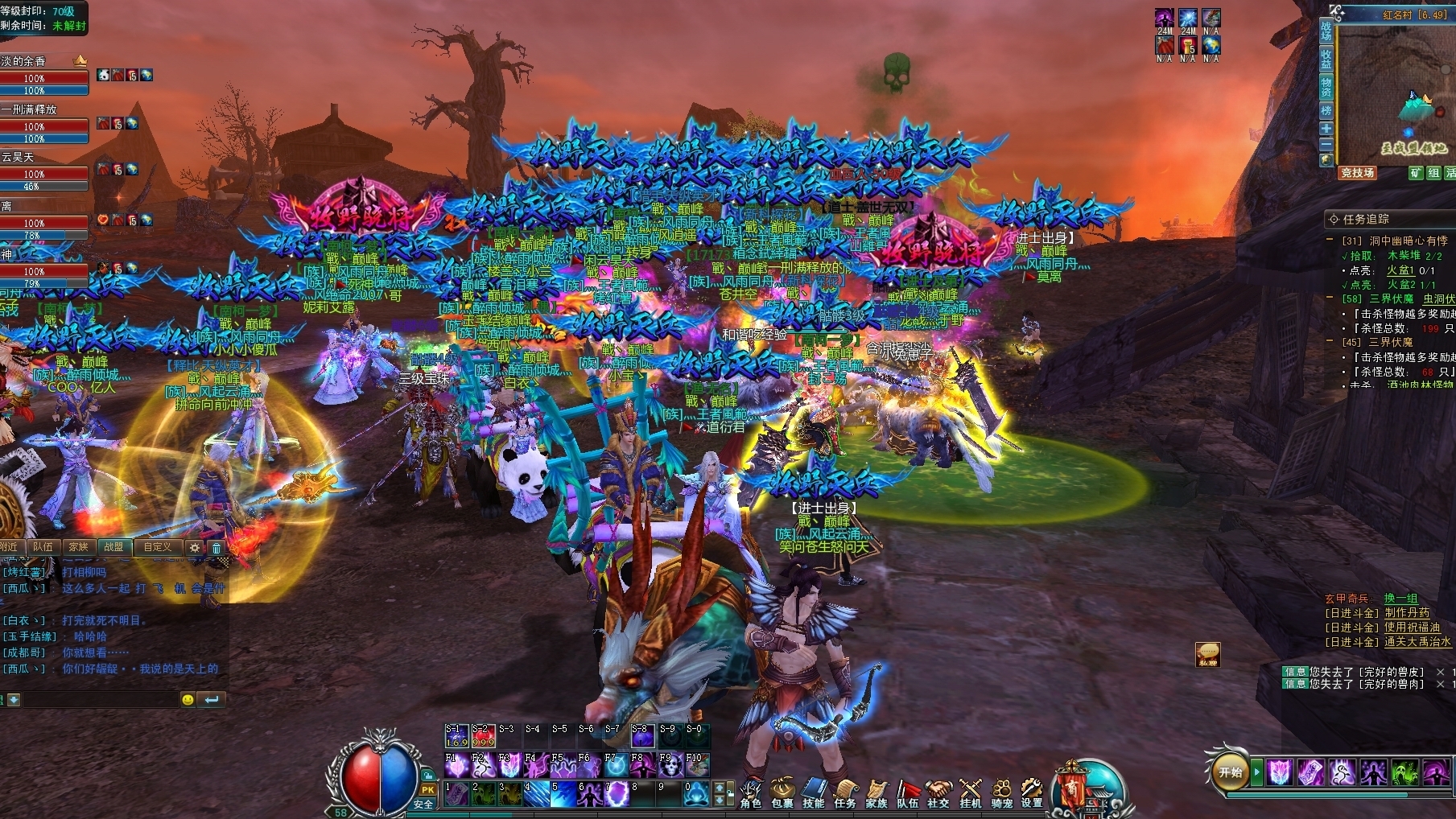
Task: Switch chat to the 队伍 tab
Action: [x=43, y=547]
